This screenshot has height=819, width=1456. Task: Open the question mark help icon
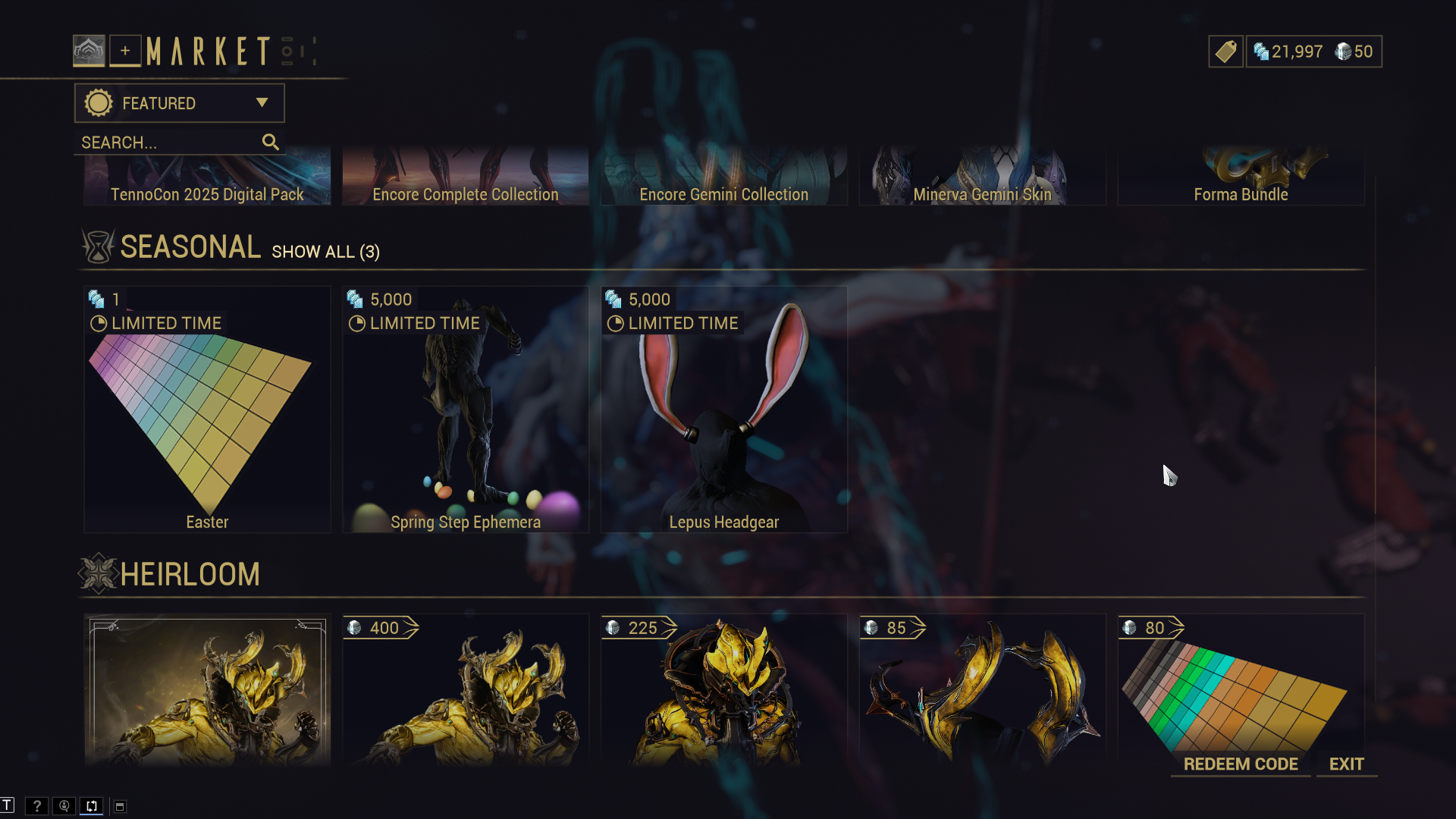click(x=36, y=806)
